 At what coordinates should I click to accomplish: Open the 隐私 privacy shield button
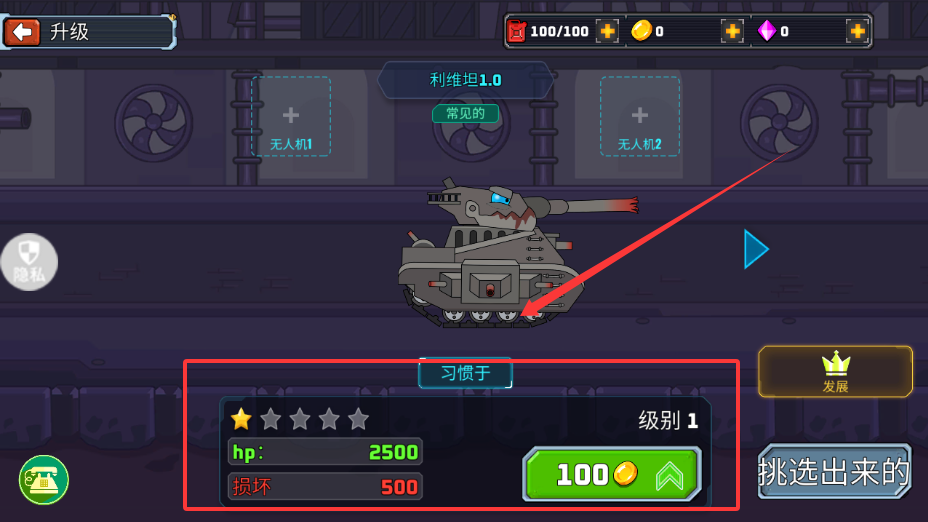29,262
